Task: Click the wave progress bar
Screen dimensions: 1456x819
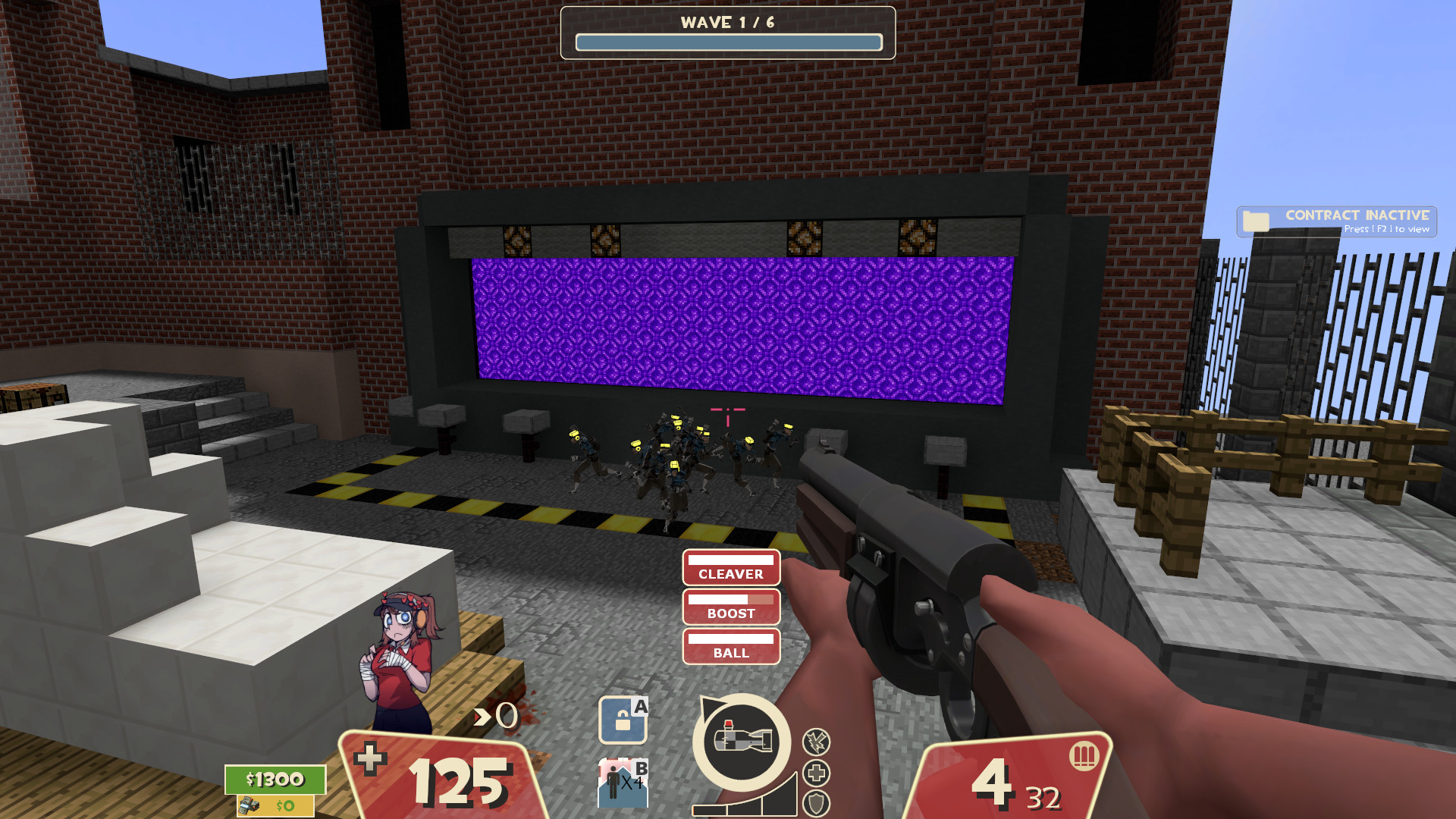Action: (728, 43)
